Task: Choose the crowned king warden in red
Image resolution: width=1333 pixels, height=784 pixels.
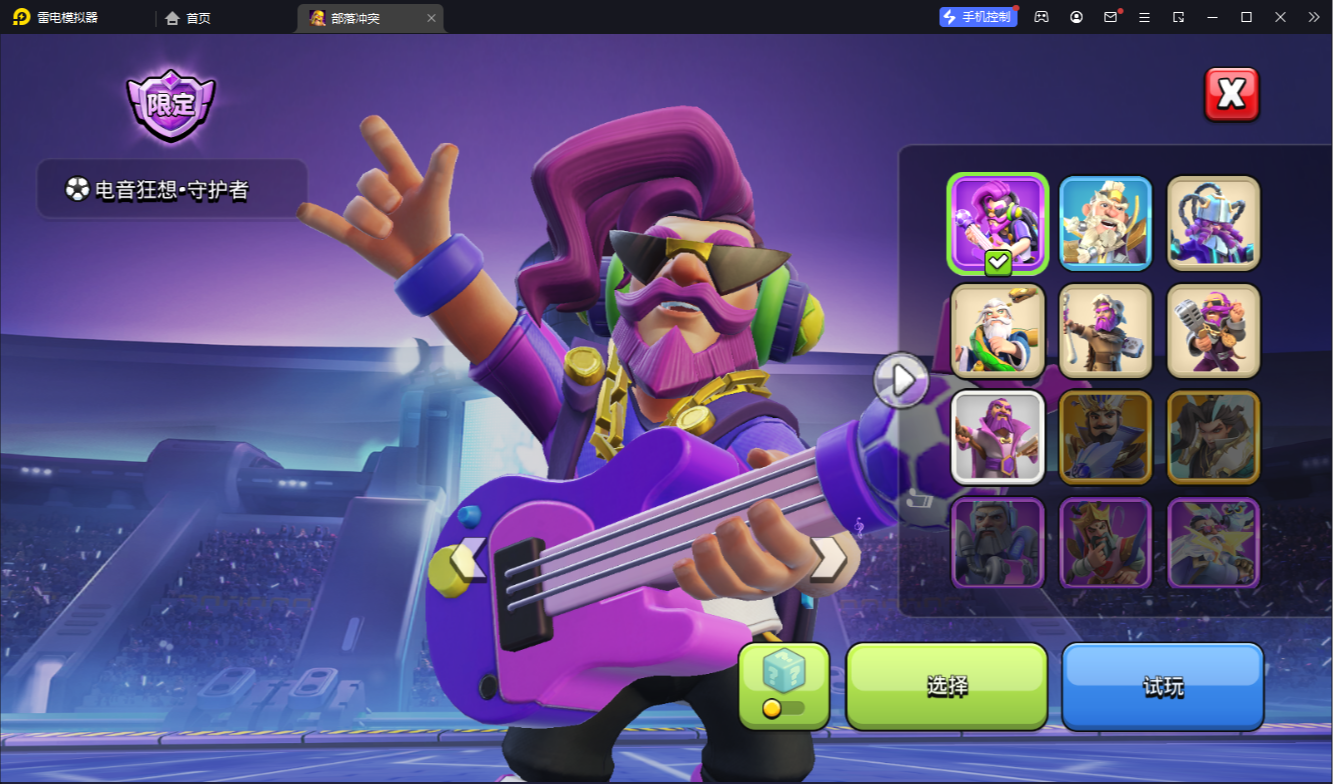Action: tap(1105, 543)
